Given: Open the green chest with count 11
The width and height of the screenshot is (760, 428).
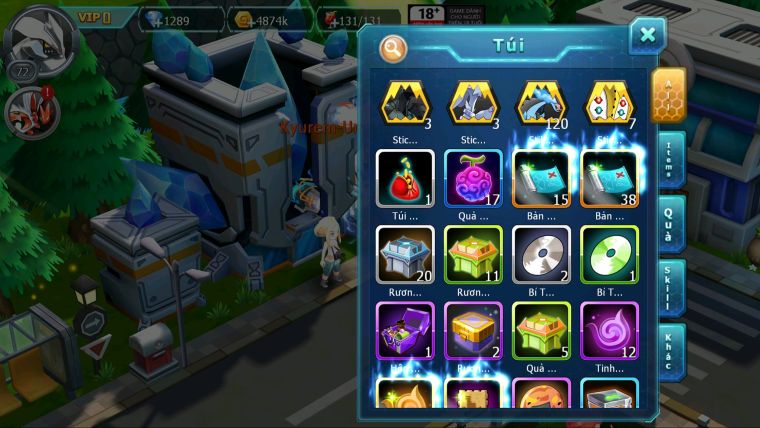Looking at the screenshot, I should (473, 254).
